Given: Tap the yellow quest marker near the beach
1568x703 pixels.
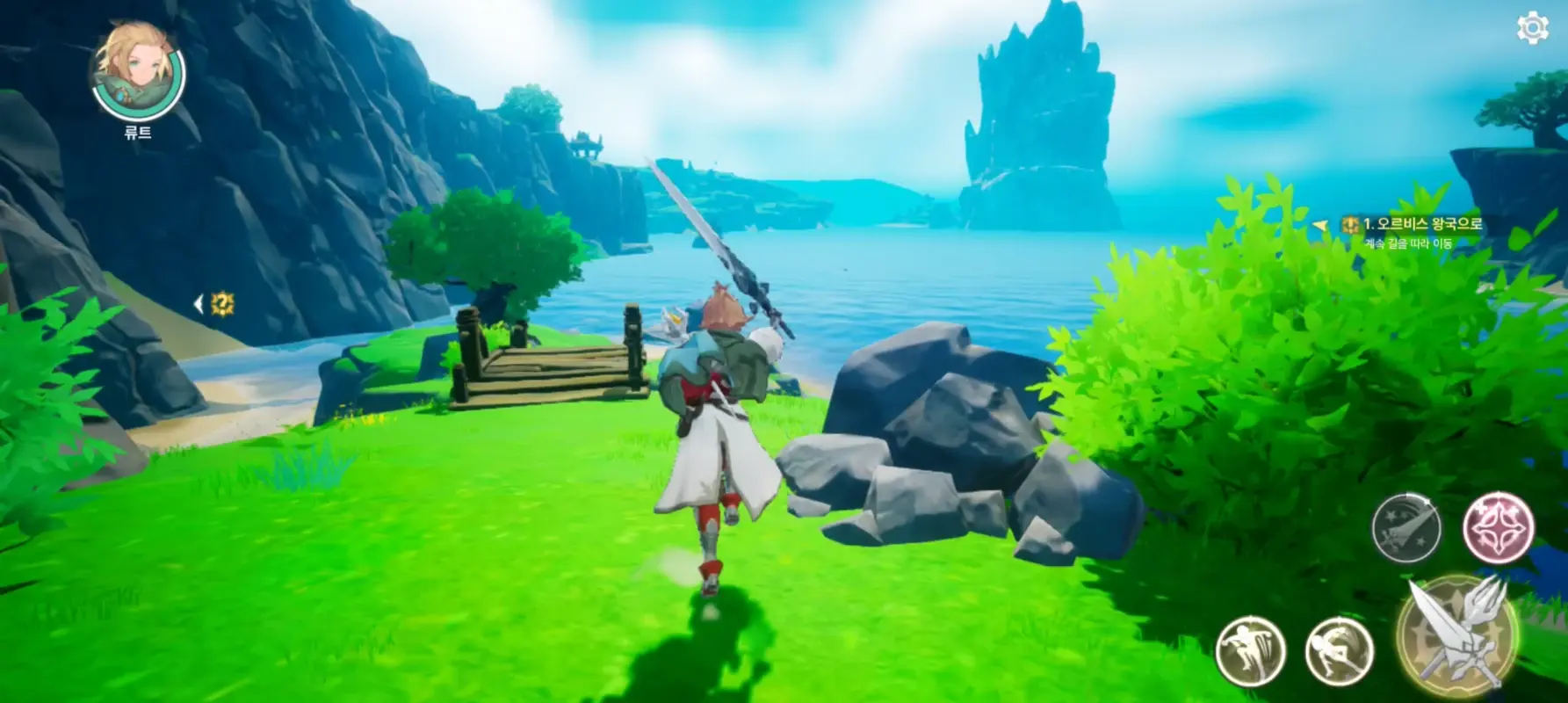Looking at the screenshot, I should click(x=224, y=305).
